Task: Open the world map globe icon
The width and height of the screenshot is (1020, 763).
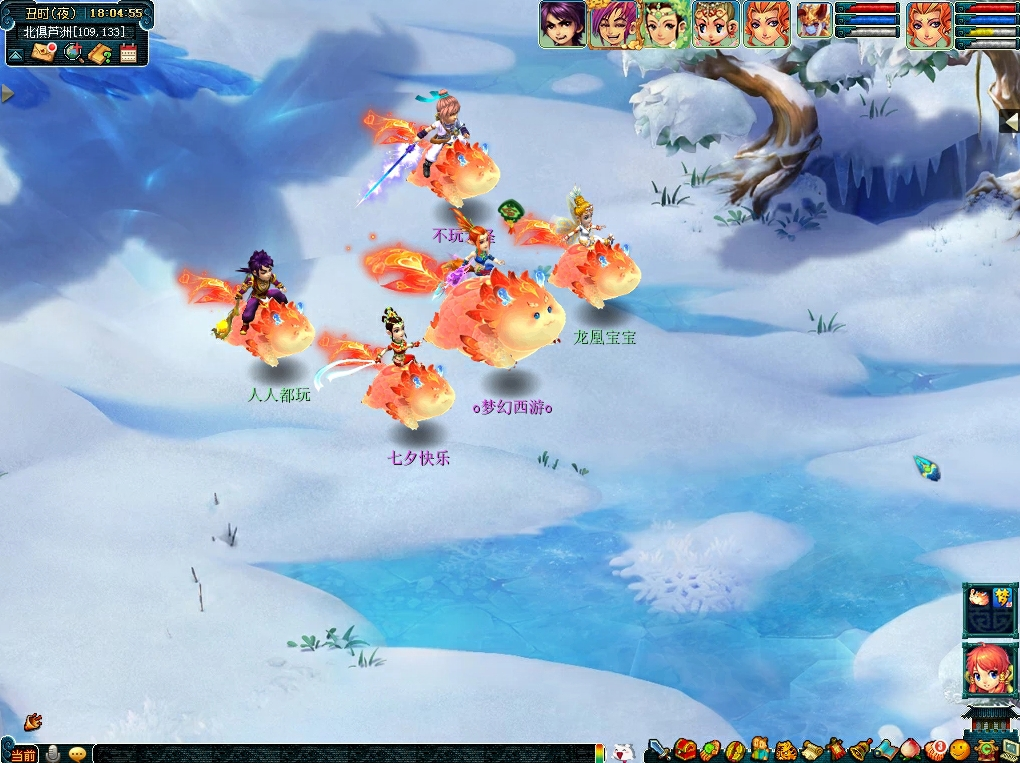Action: tap(72, 53)
